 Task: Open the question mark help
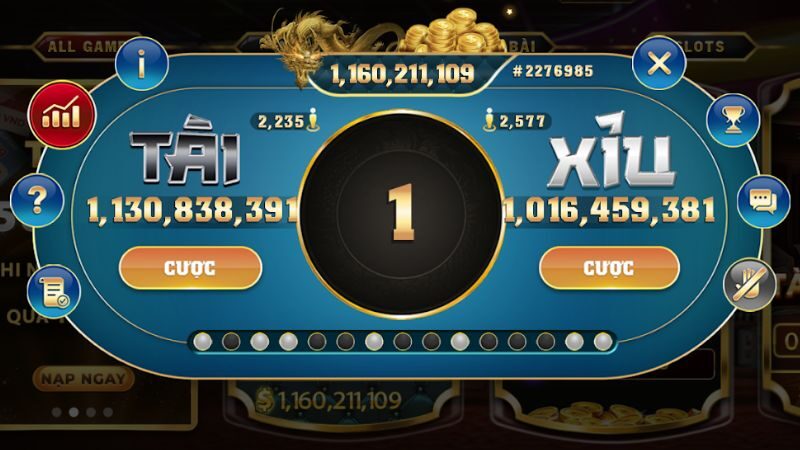tap(39, 200)
